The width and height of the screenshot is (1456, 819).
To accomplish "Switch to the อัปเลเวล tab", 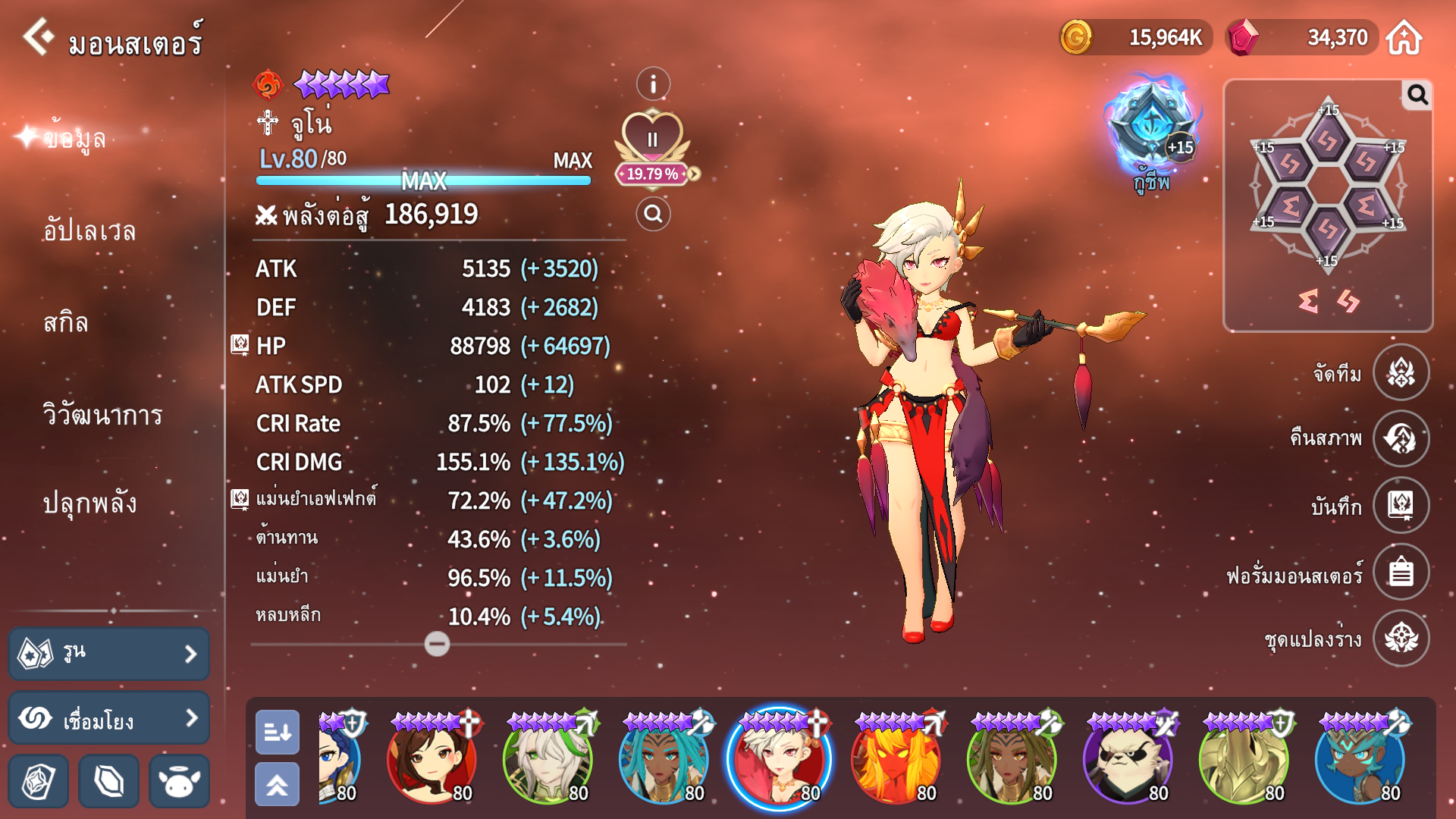I will [89, 231].
